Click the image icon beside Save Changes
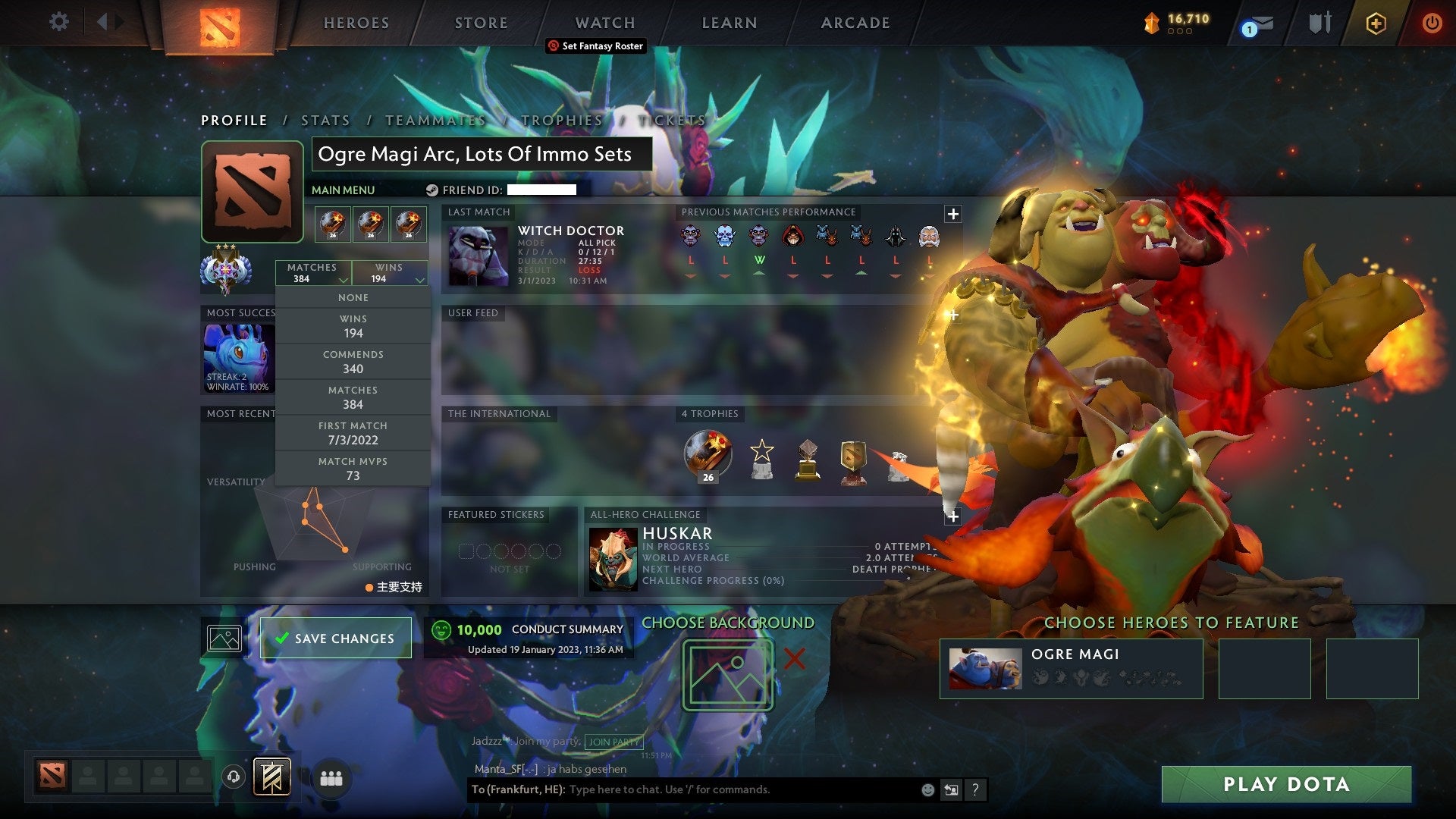Viewport: 1456px width, 819px height. tap(222, 638)
